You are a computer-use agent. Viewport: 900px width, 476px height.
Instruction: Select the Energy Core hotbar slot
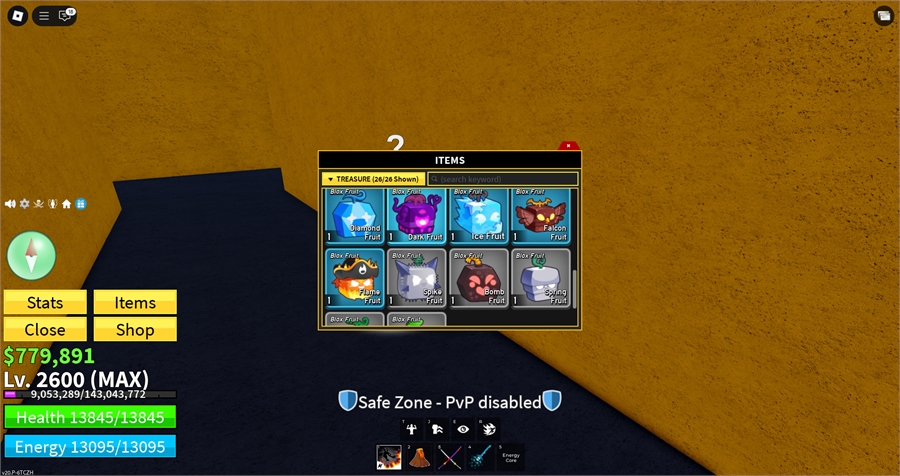[511, 457]
